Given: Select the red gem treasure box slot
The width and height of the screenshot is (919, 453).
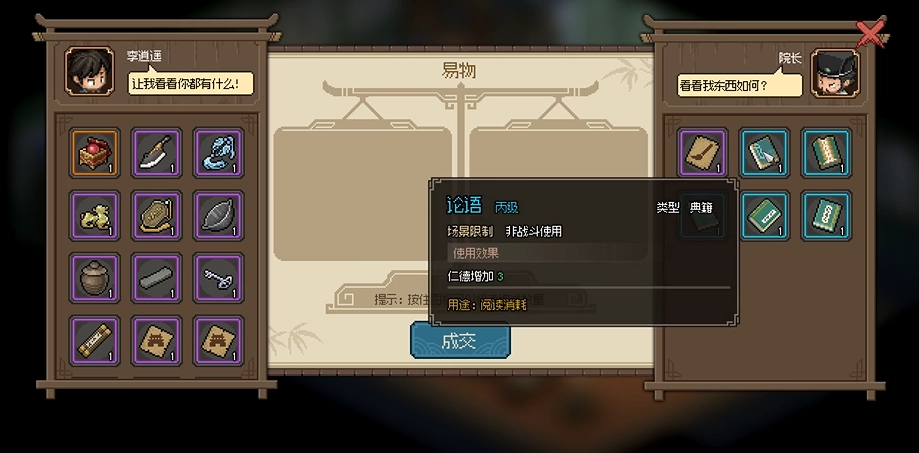Looking at the screenshot, I should (x=96, y=153).
